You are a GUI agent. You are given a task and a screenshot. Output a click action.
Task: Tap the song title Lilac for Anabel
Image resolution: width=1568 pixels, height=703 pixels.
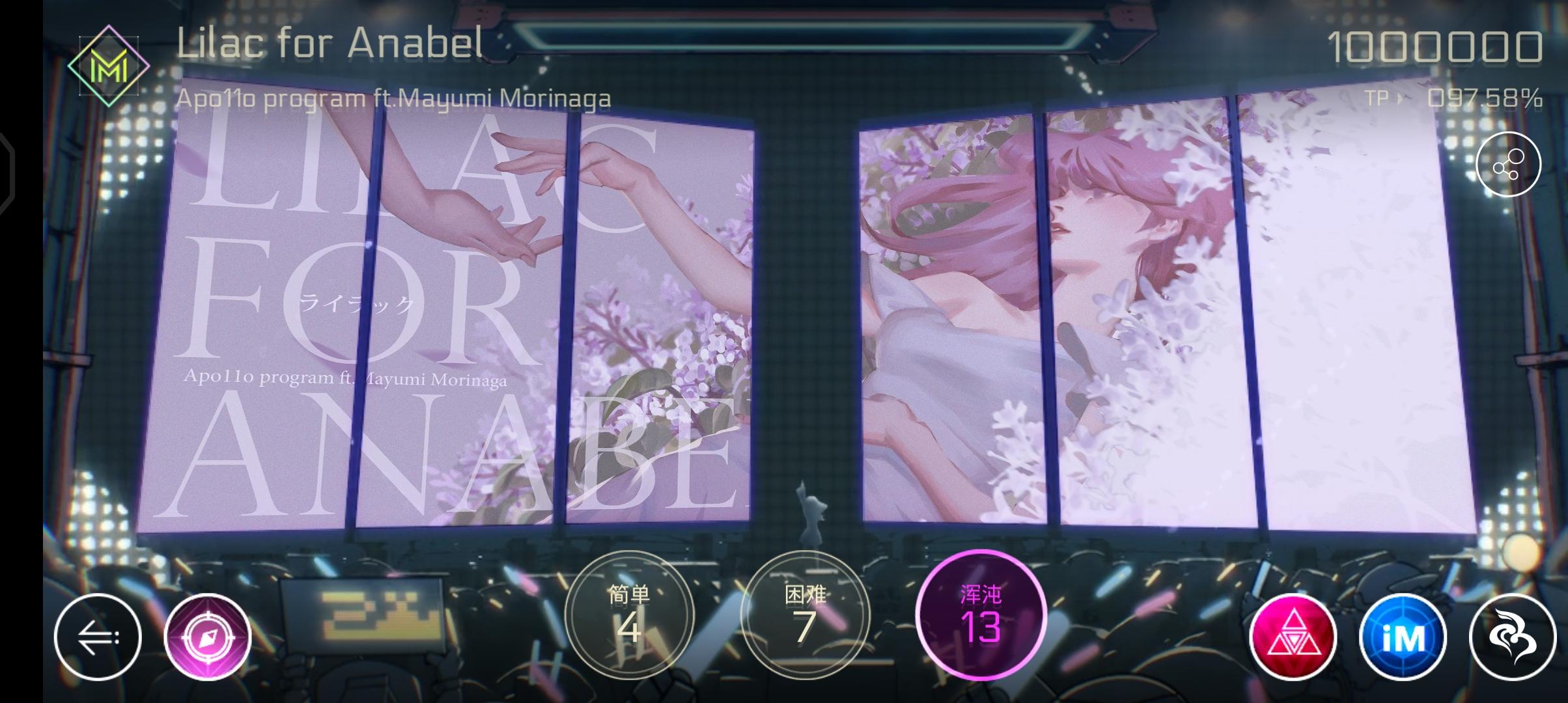pos(328,44)
